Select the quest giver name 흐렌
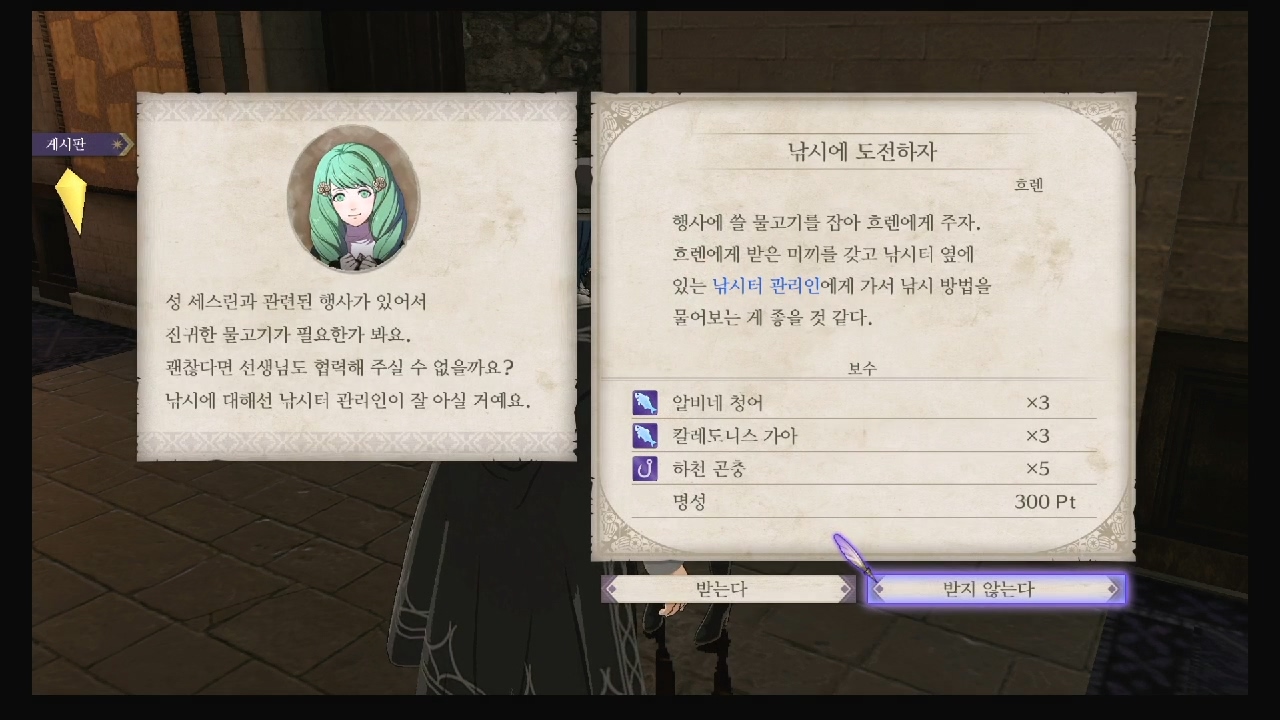The height and width of the screenshot is (720, 1280). coord(1031,184)
